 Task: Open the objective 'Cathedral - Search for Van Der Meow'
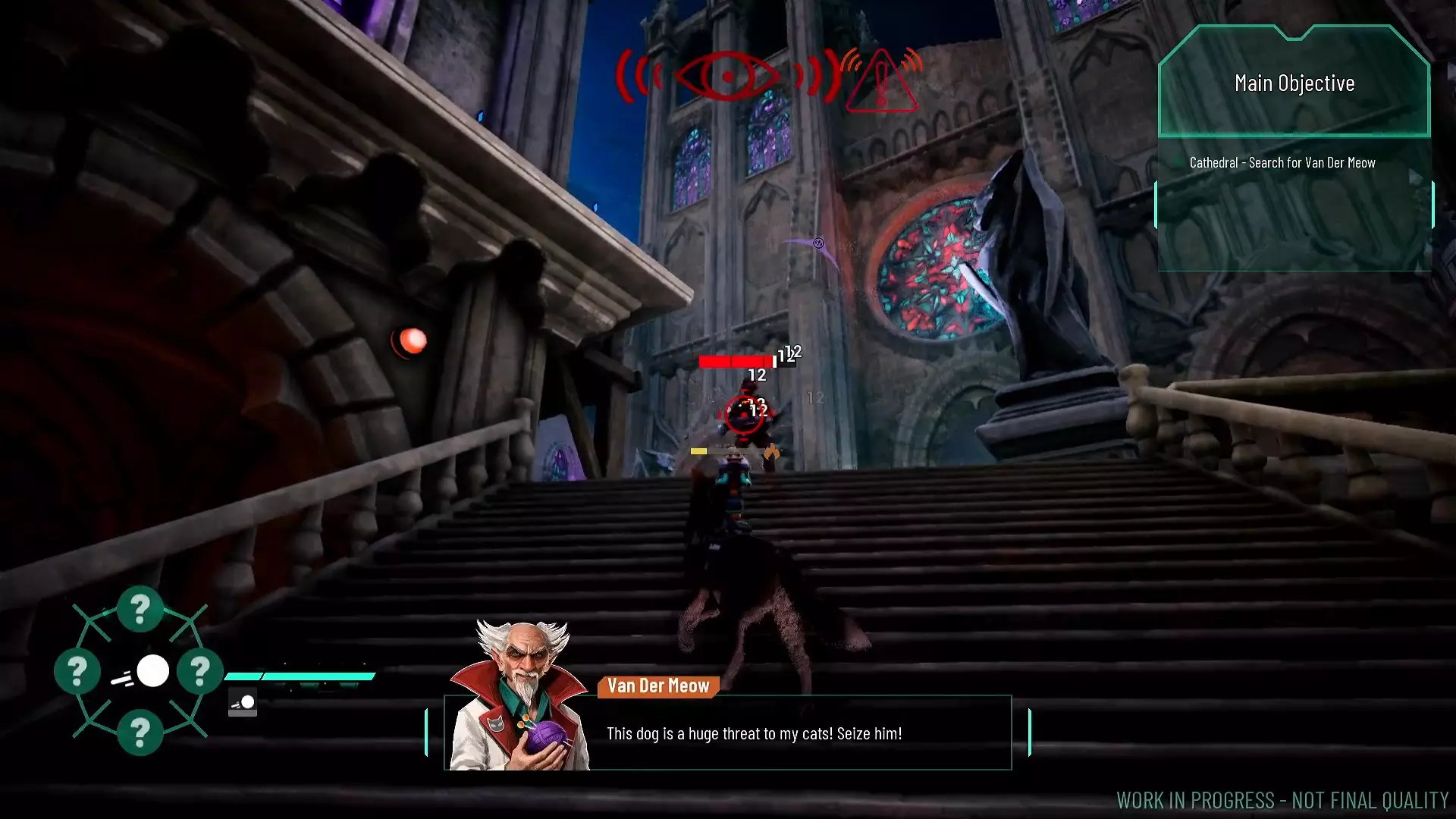[x=1284, y=162]
